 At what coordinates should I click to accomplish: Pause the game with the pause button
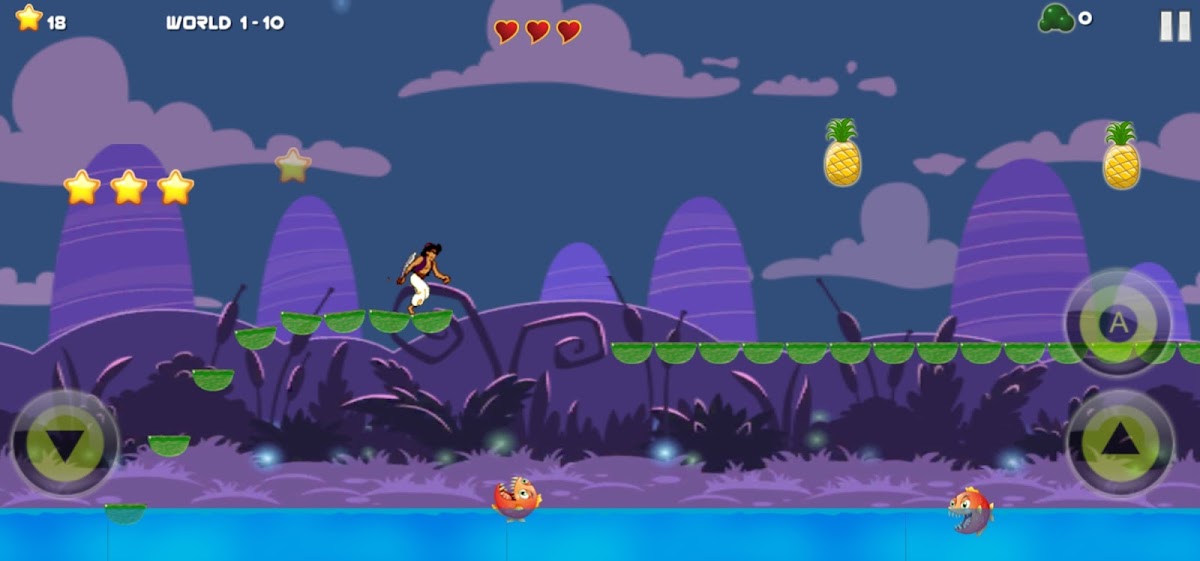(x=1174, y=26)
